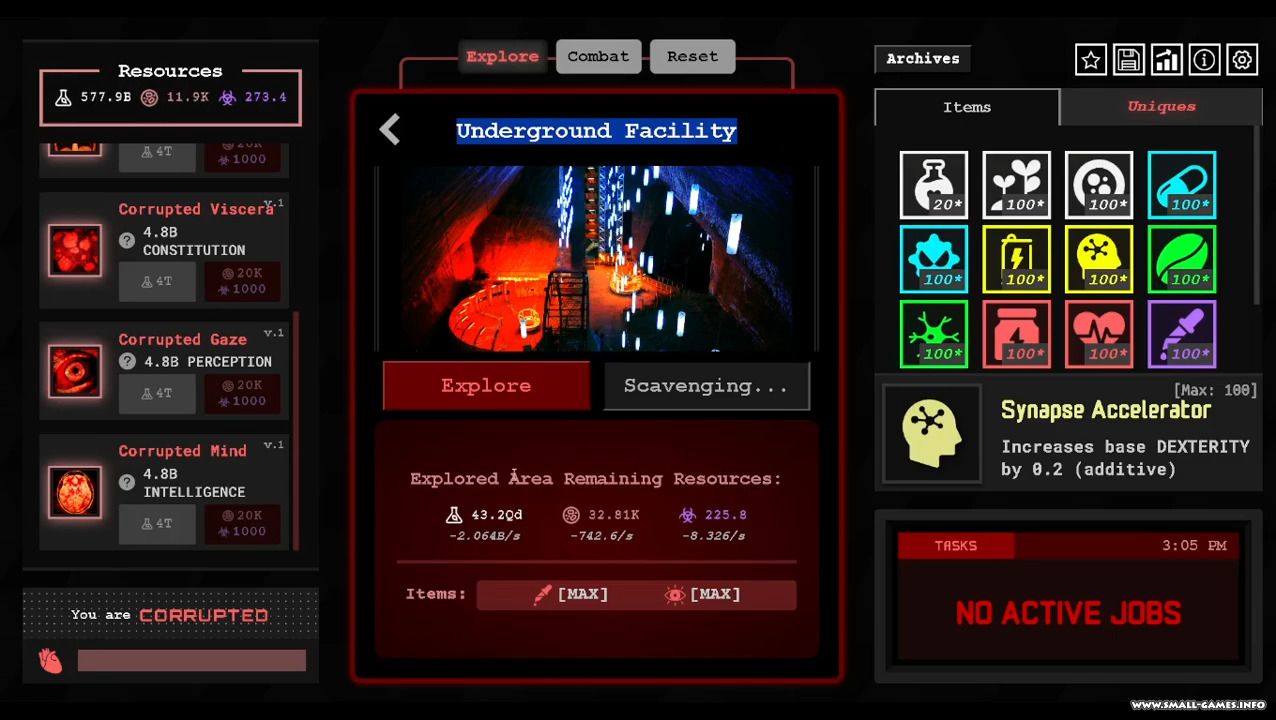Click the Scavenging button

click(x=706, y=386)
